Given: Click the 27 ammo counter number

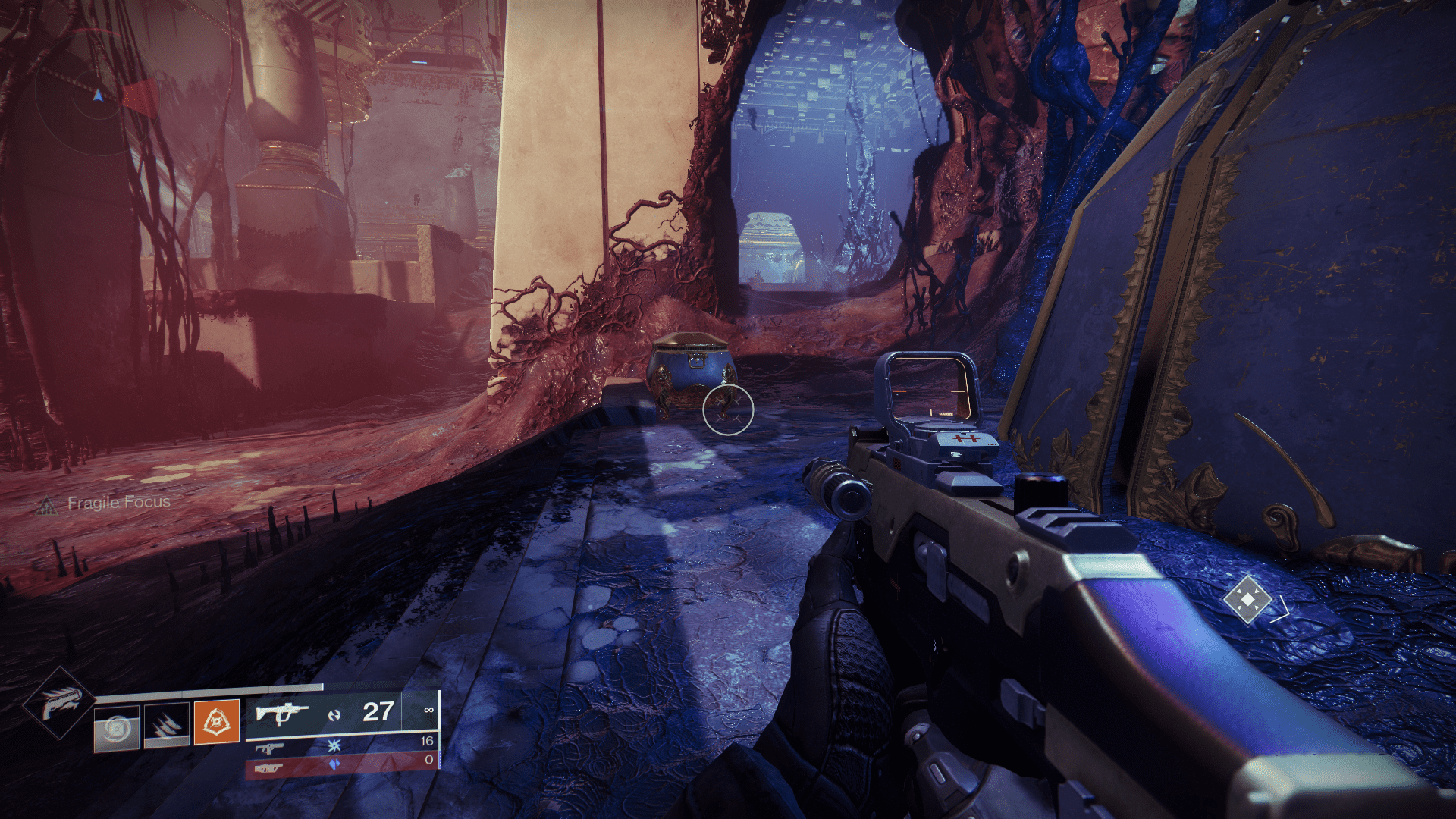Looking at the screenshot, I should (378, 711).
